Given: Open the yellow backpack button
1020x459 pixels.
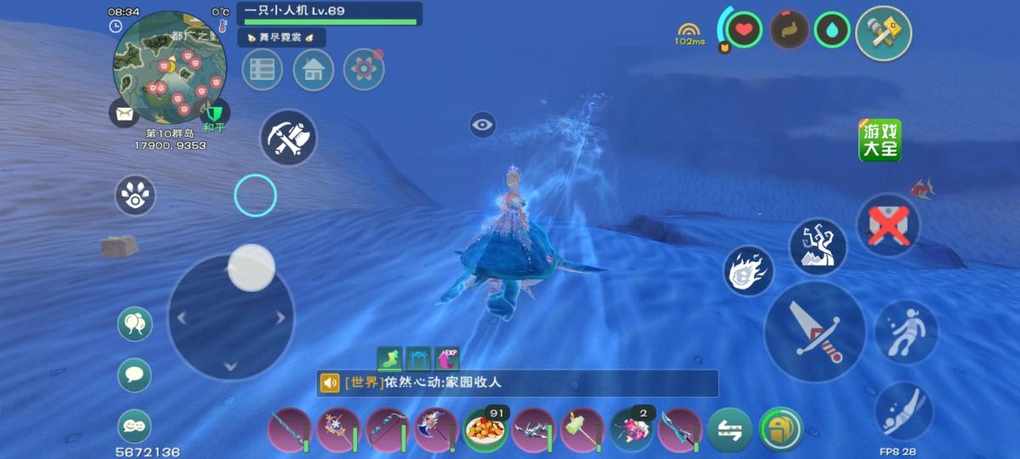Looking at the screenshot, I should (x=780, y=430).
